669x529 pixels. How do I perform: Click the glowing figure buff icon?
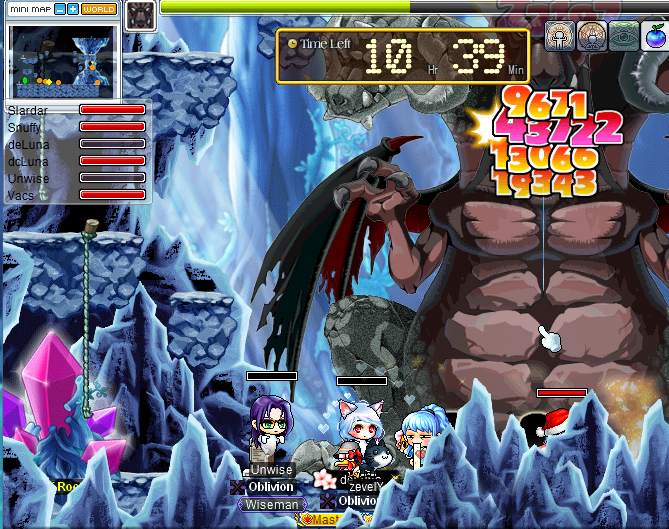559,35
